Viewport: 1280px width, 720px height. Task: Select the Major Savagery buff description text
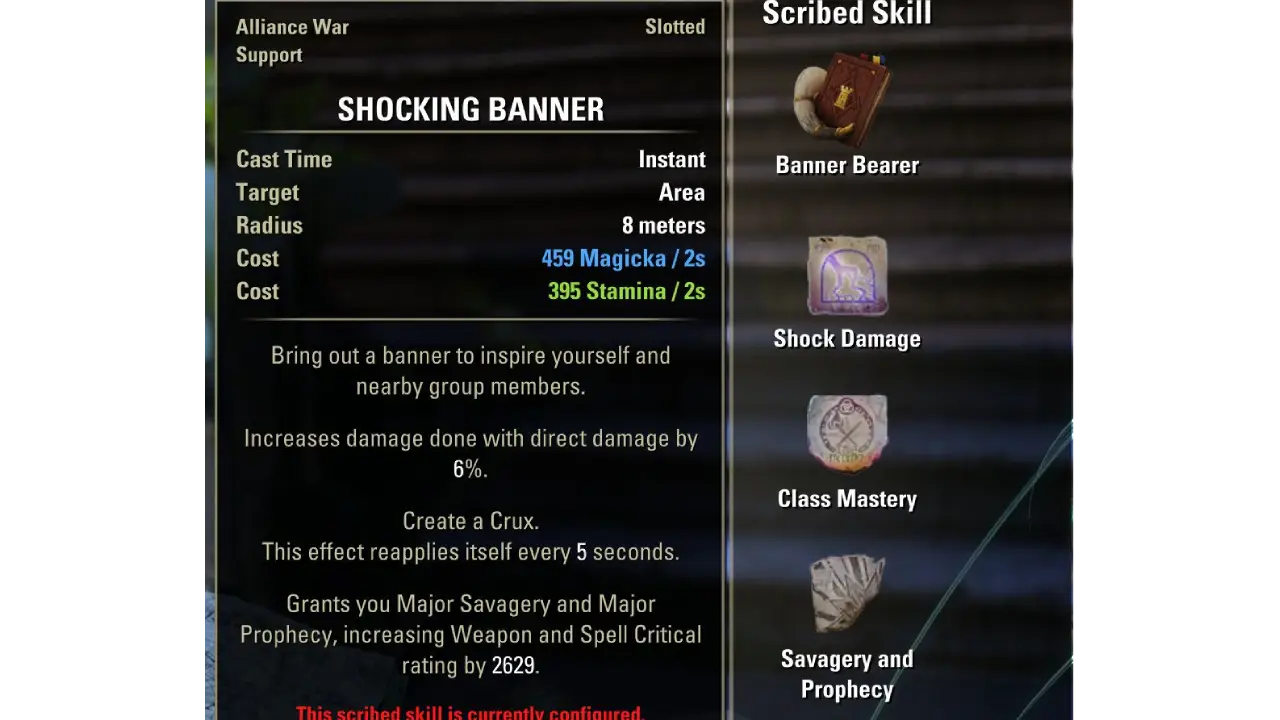tap(470, 634)
